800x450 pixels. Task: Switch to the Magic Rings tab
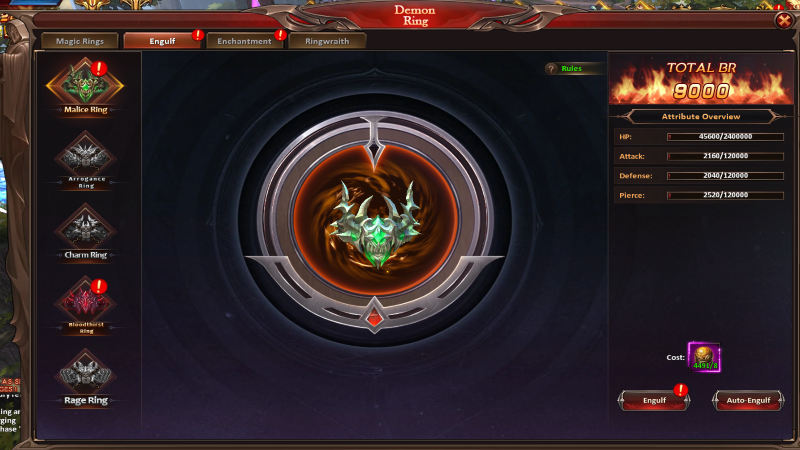coord(78,41)
